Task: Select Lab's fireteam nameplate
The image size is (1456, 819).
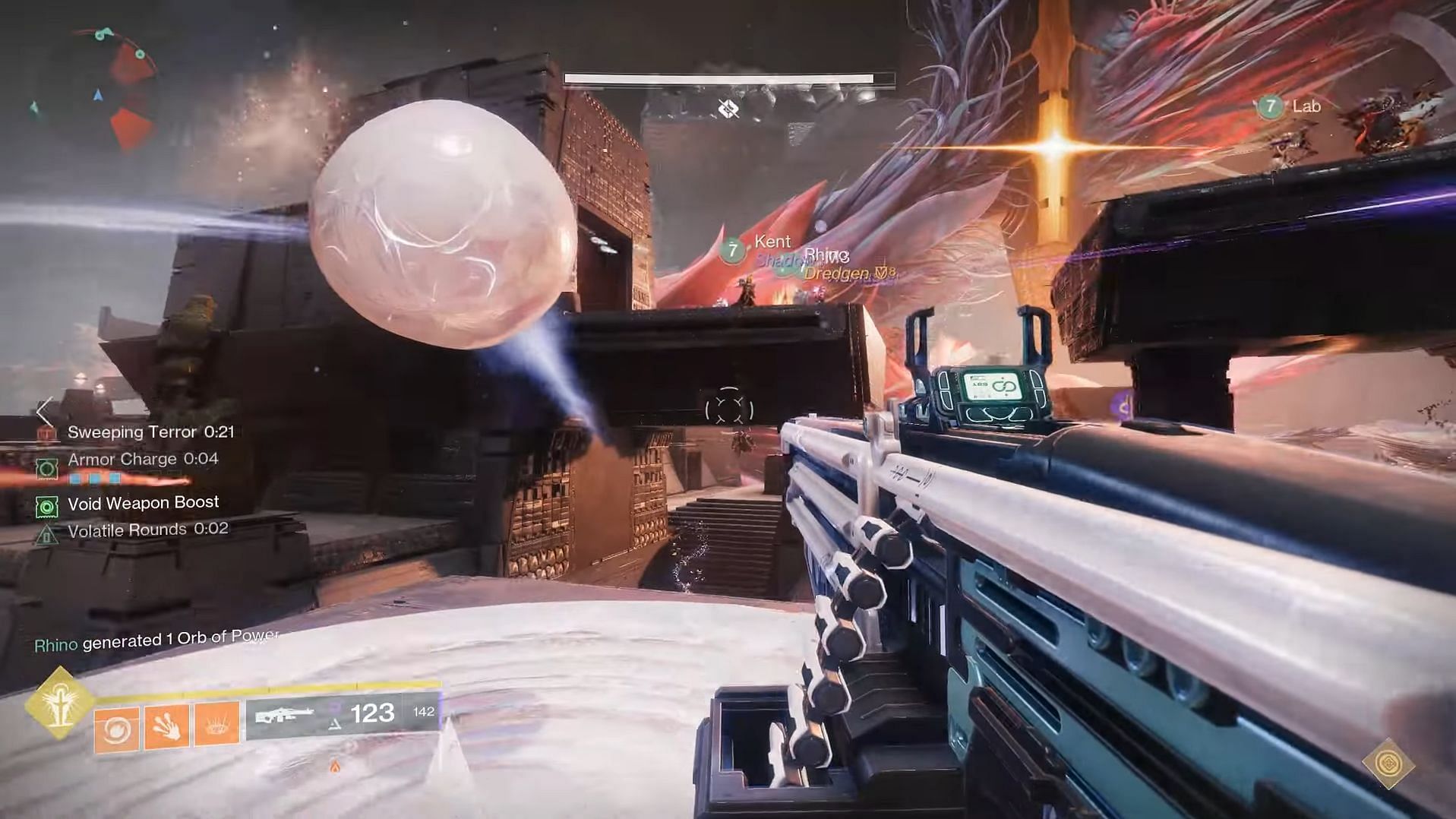Action: 1291,106
